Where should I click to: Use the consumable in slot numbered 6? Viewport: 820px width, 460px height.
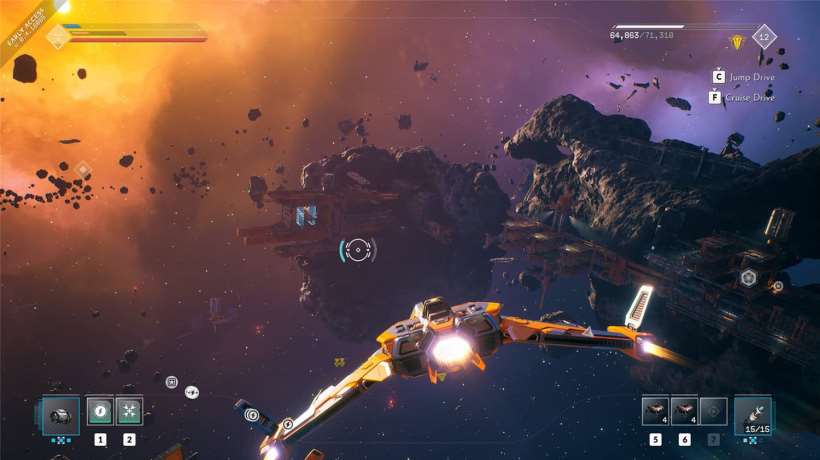[x=684, y=411]
